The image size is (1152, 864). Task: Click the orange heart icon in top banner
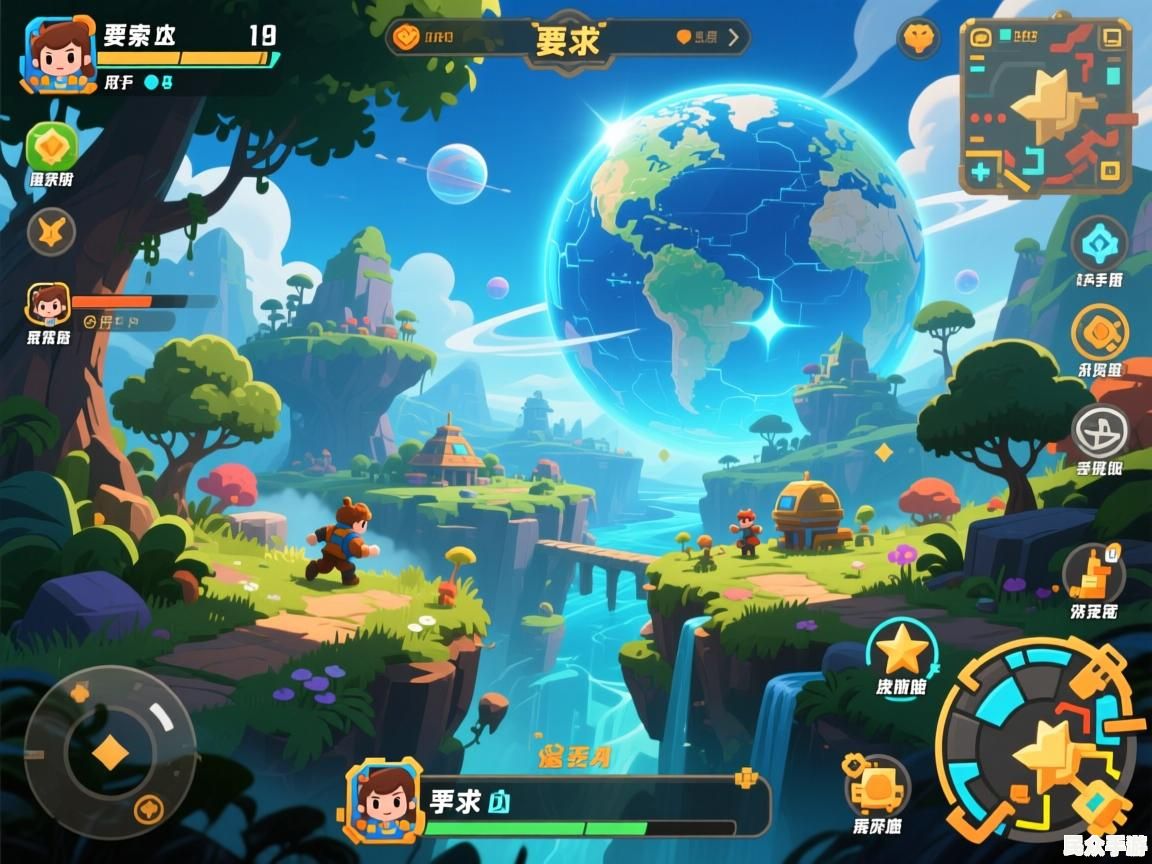coord(685,38)
